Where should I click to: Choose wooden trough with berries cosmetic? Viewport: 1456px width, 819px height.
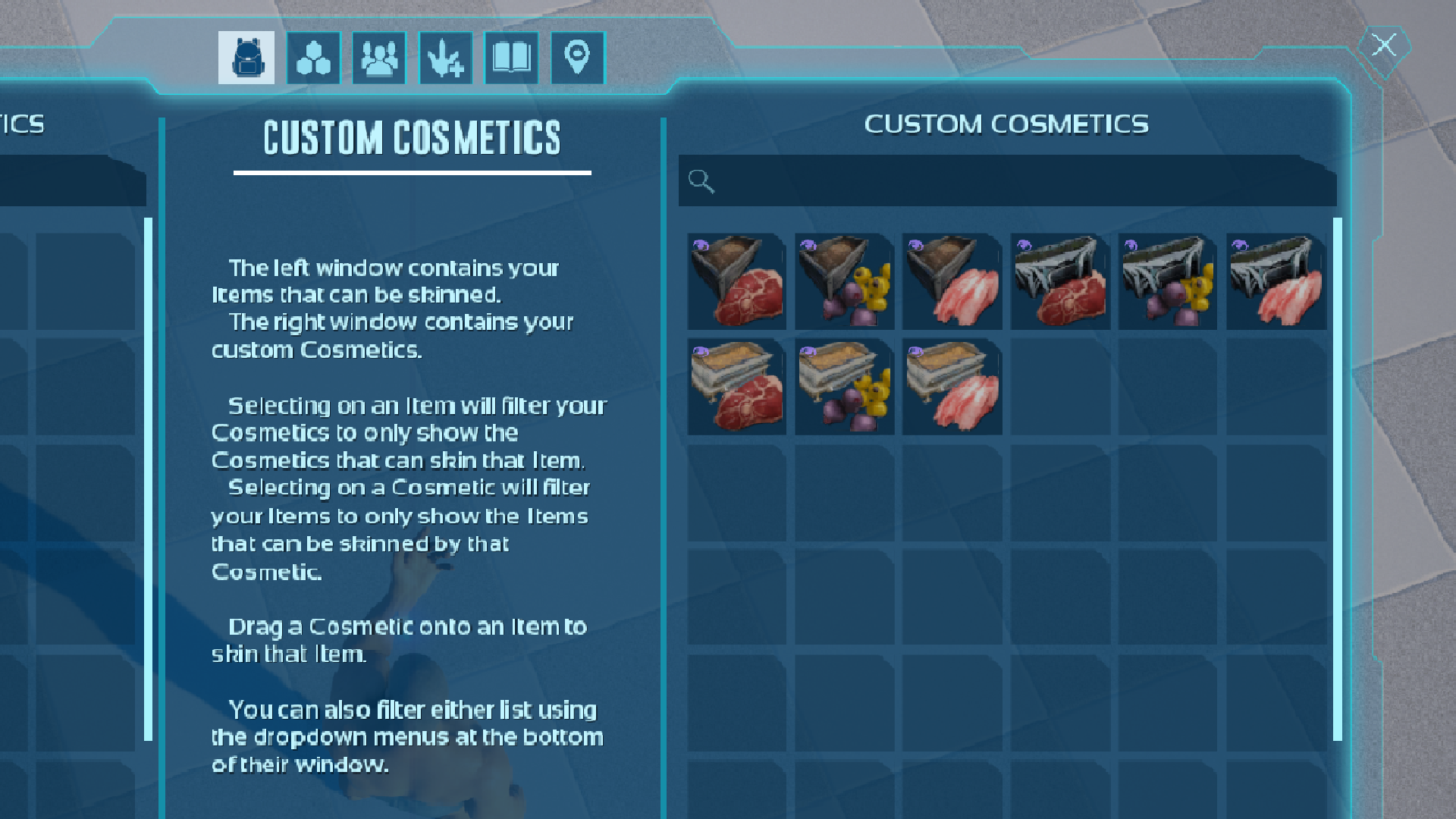click(844, 281)
